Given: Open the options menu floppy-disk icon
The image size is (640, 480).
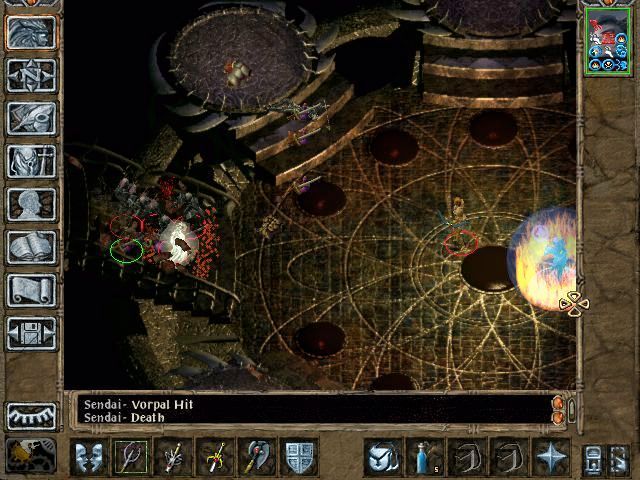Looking at the screenshot, I should pyautogui.click(x=31, y=333).
